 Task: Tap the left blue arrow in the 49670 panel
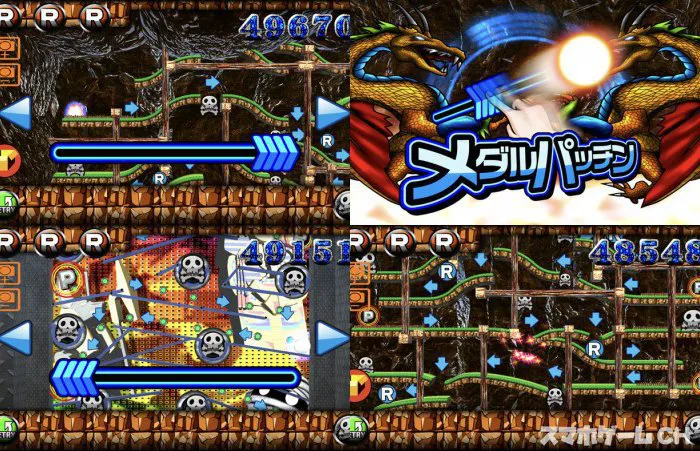[x=14, y=113]
